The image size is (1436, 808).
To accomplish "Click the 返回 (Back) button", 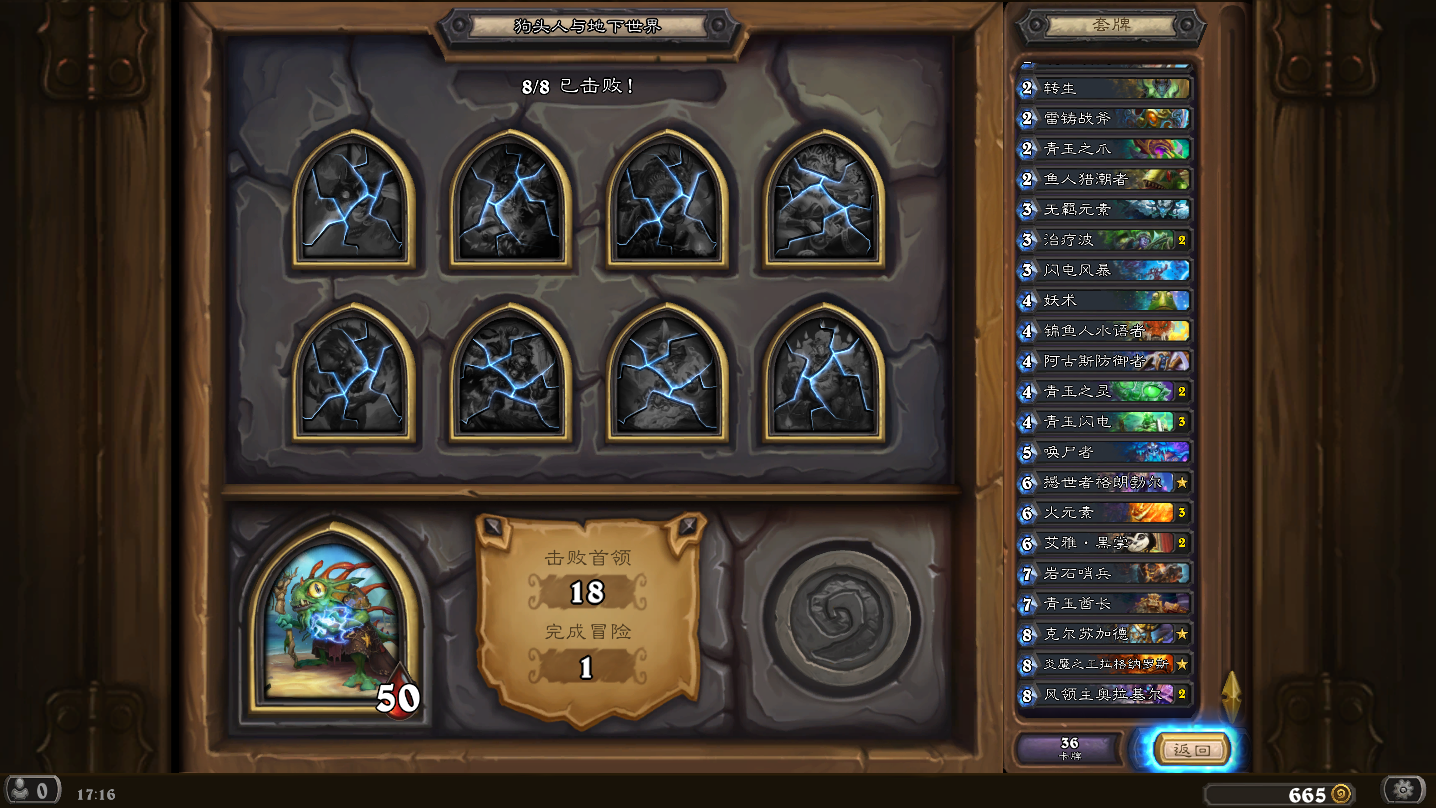I will 1191,749.
